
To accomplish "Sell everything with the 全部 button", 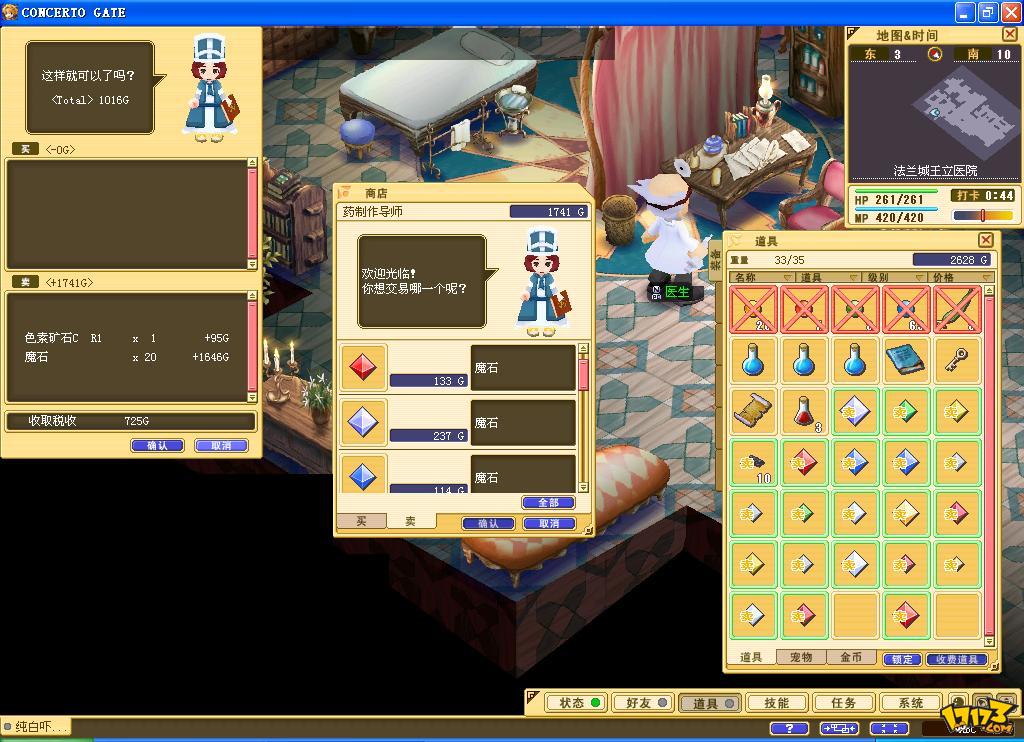I will pyautogui.click(x=548, y=502).
